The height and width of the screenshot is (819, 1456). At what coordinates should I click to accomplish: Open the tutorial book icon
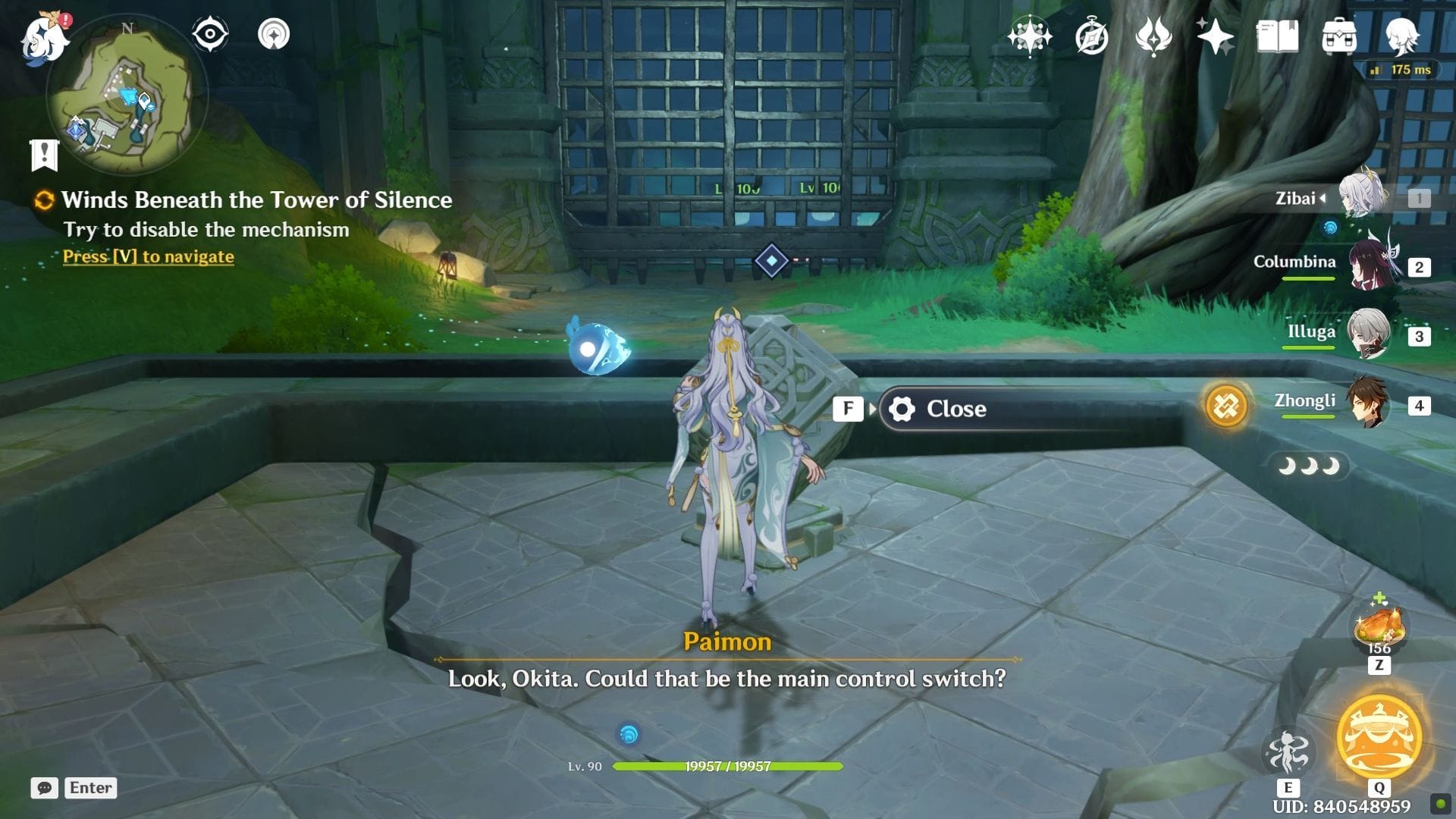click(x=1277, y=36)
